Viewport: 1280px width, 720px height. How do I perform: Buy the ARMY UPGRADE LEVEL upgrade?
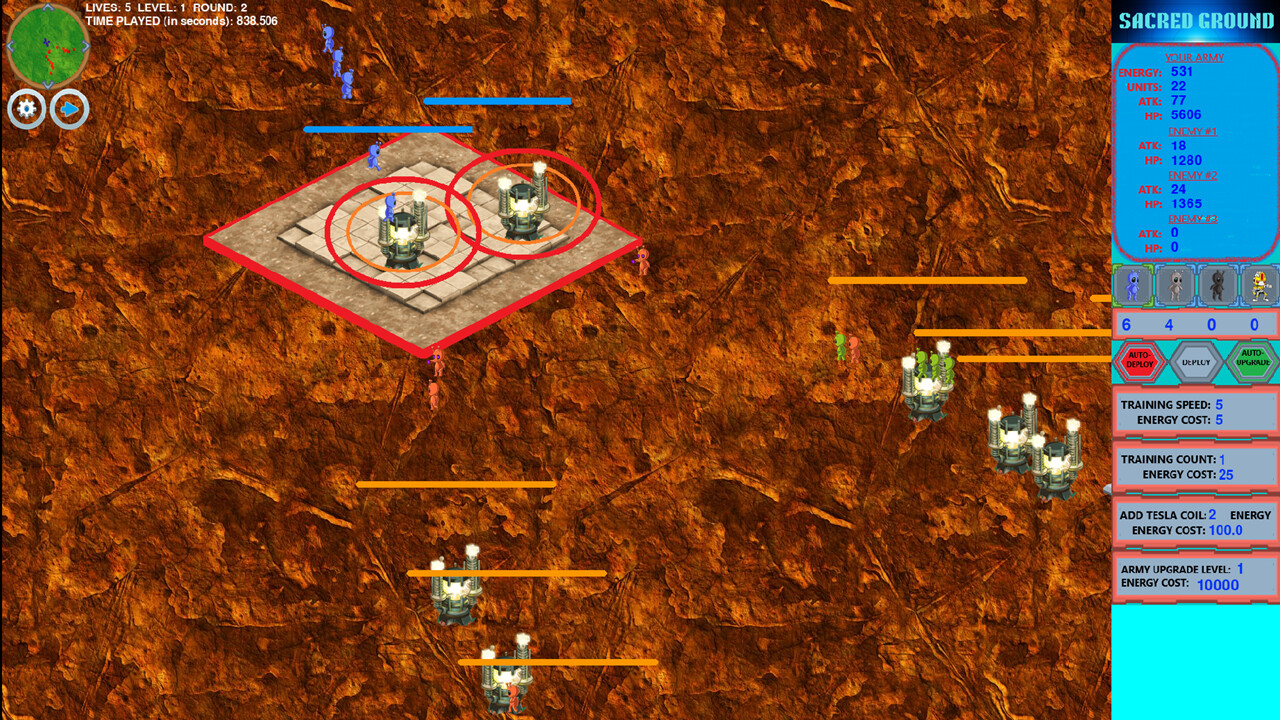coord(1195,578)
